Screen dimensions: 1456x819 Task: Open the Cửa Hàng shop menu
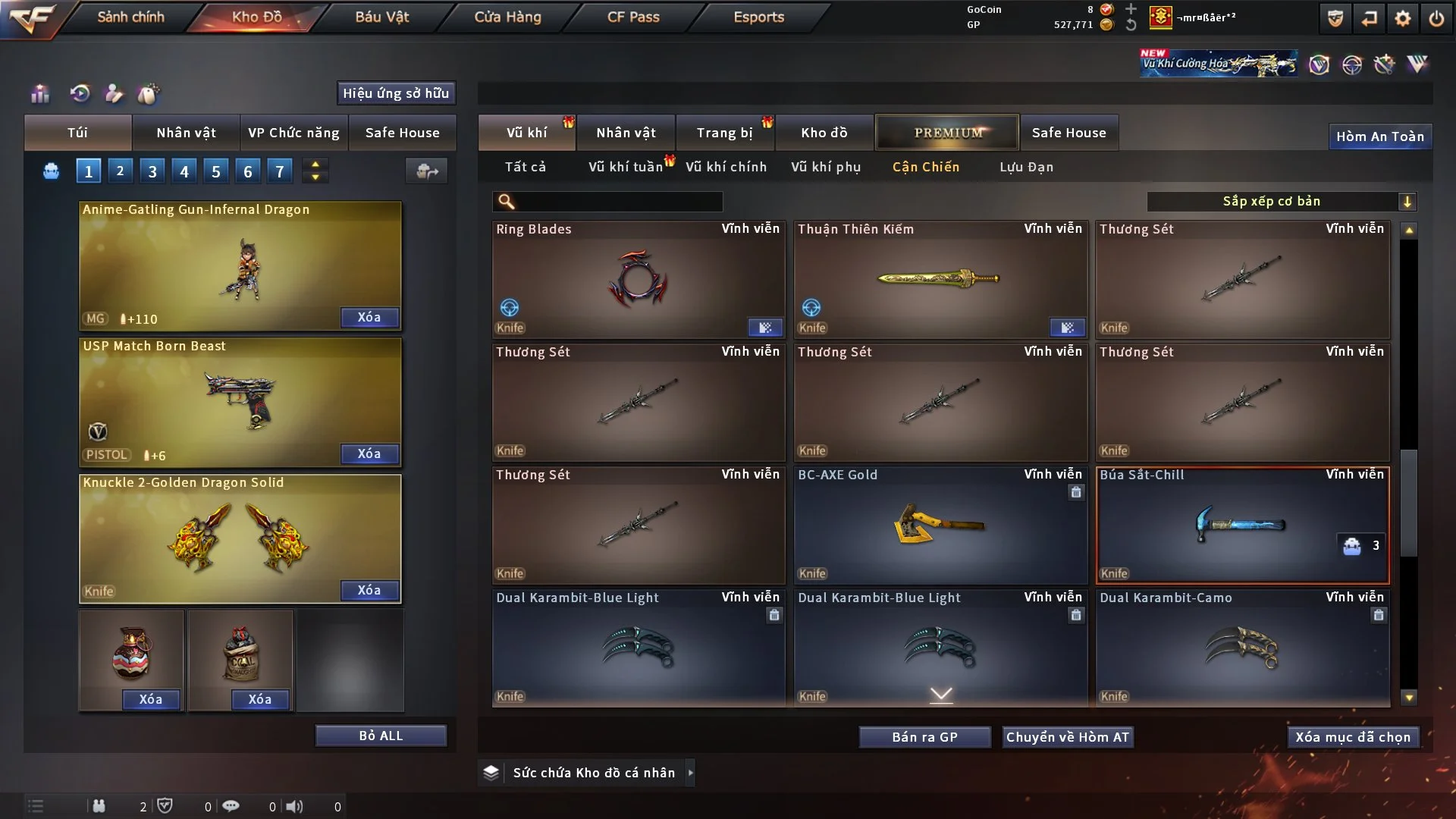click(x=507, y=17)
